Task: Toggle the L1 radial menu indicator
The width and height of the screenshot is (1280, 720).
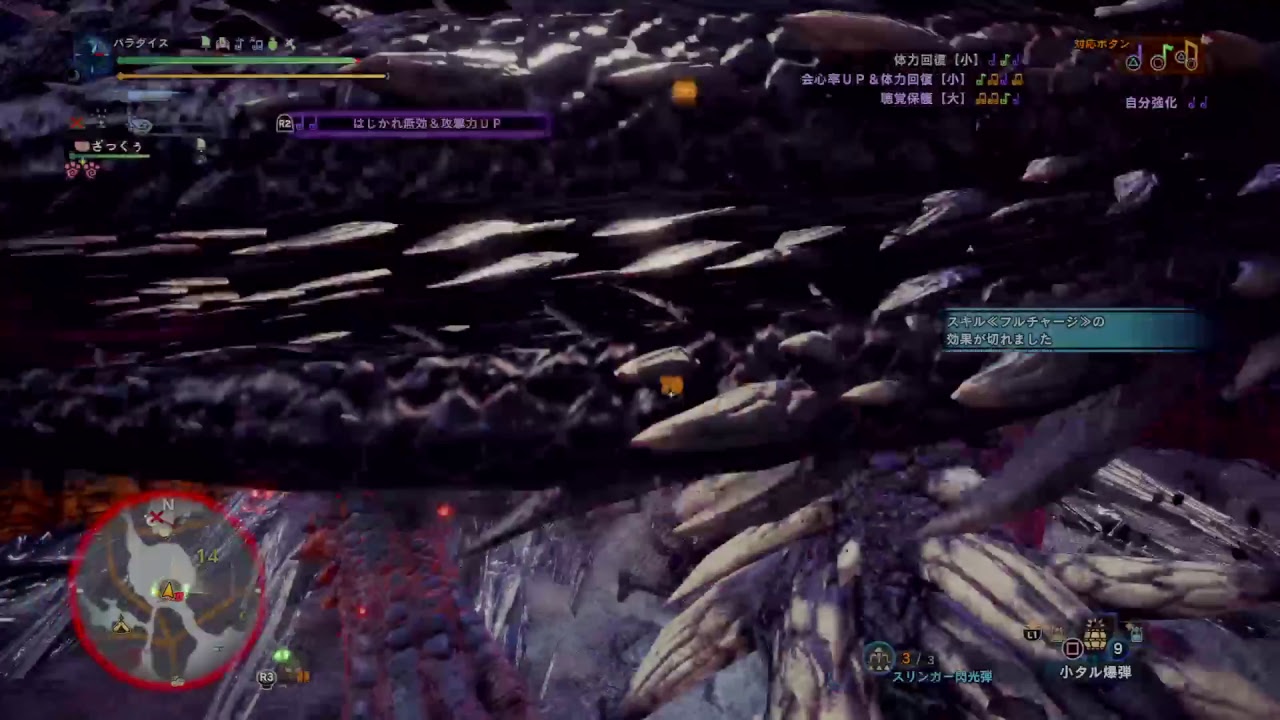Action: (x=1033, y=633)
